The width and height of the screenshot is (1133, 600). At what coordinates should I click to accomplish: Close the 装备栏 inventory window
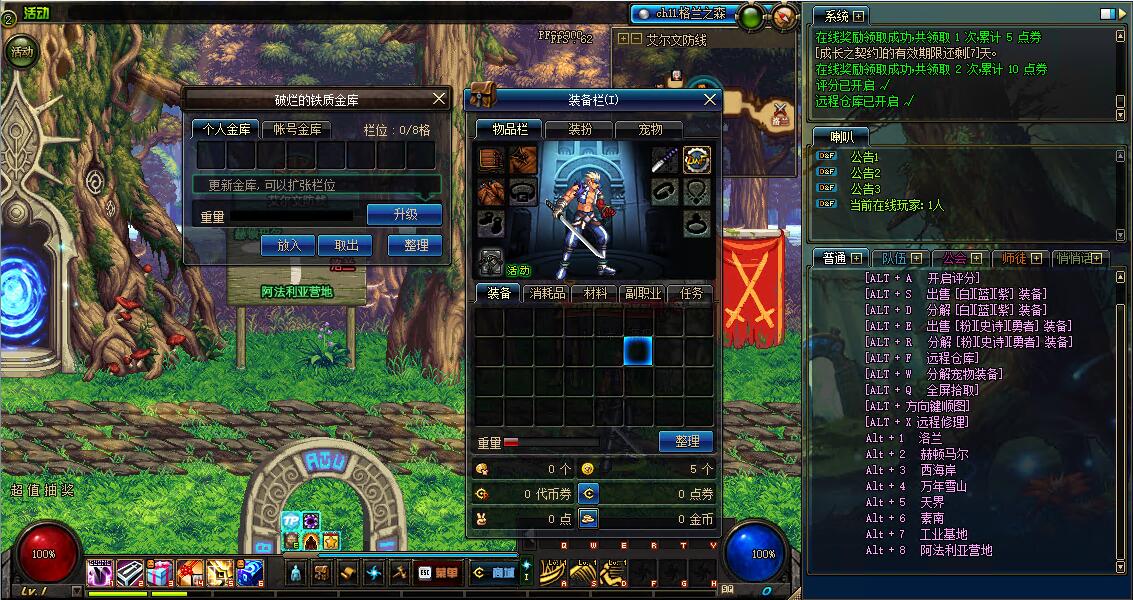710,99
